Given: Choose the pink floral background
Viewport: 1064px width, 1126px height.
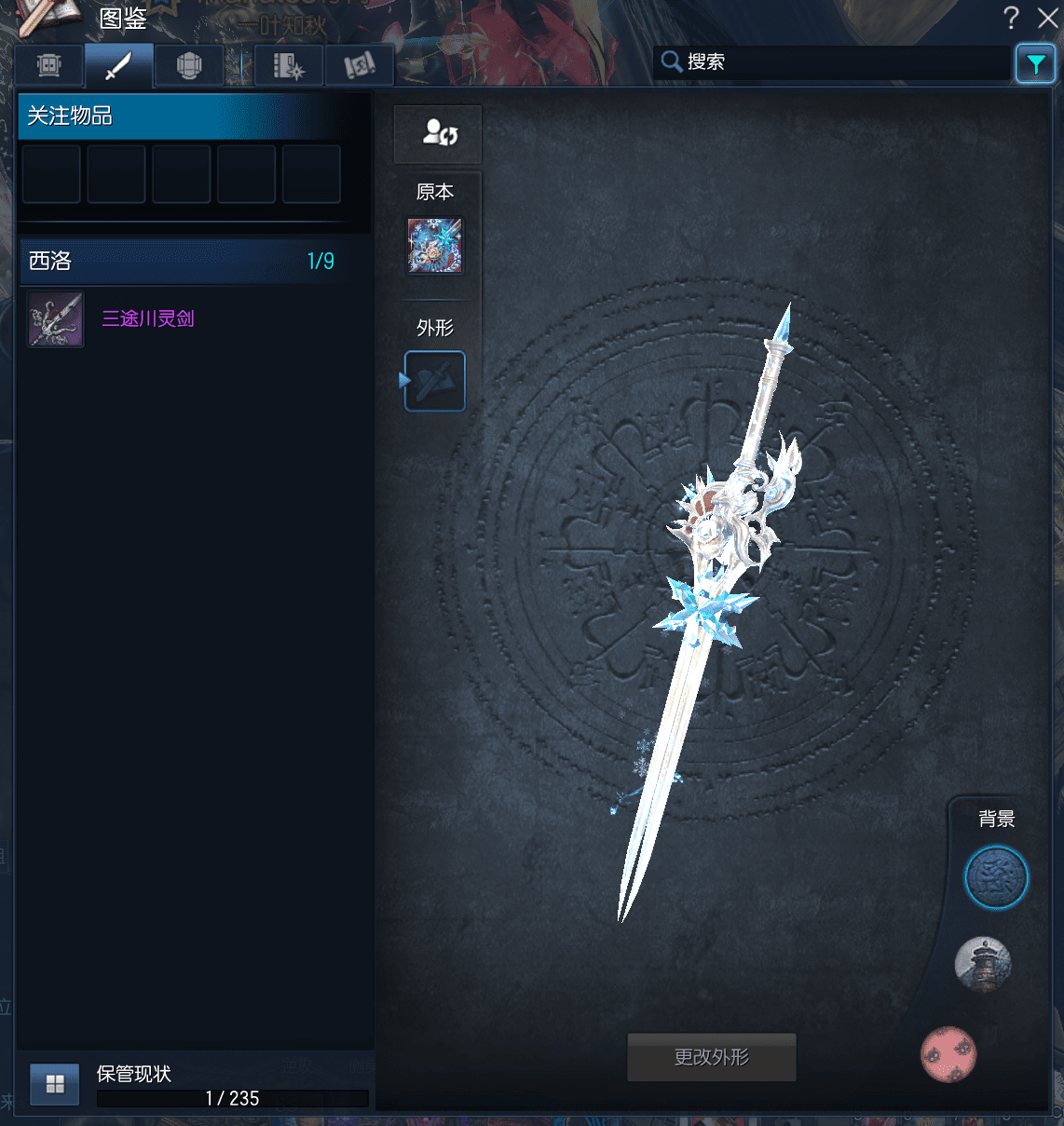Looking at the screenshot, I should (948, 1054).
